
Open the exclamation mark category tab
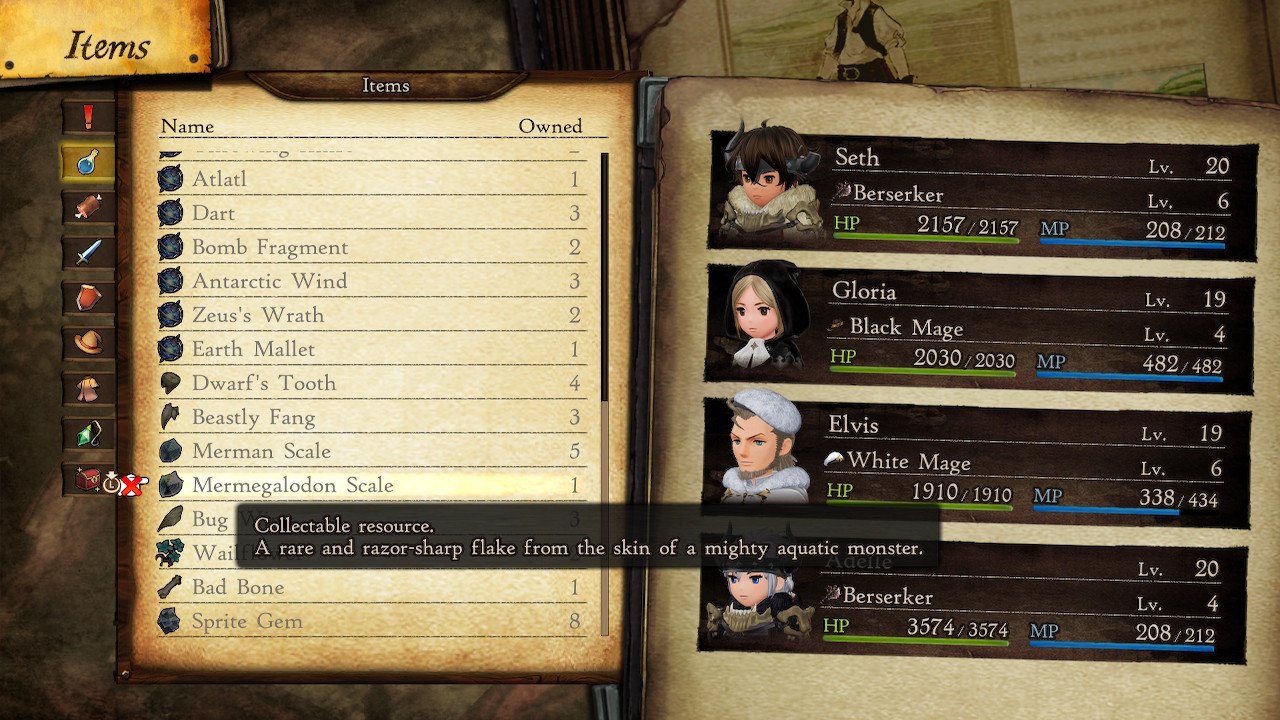pos(88,117)
